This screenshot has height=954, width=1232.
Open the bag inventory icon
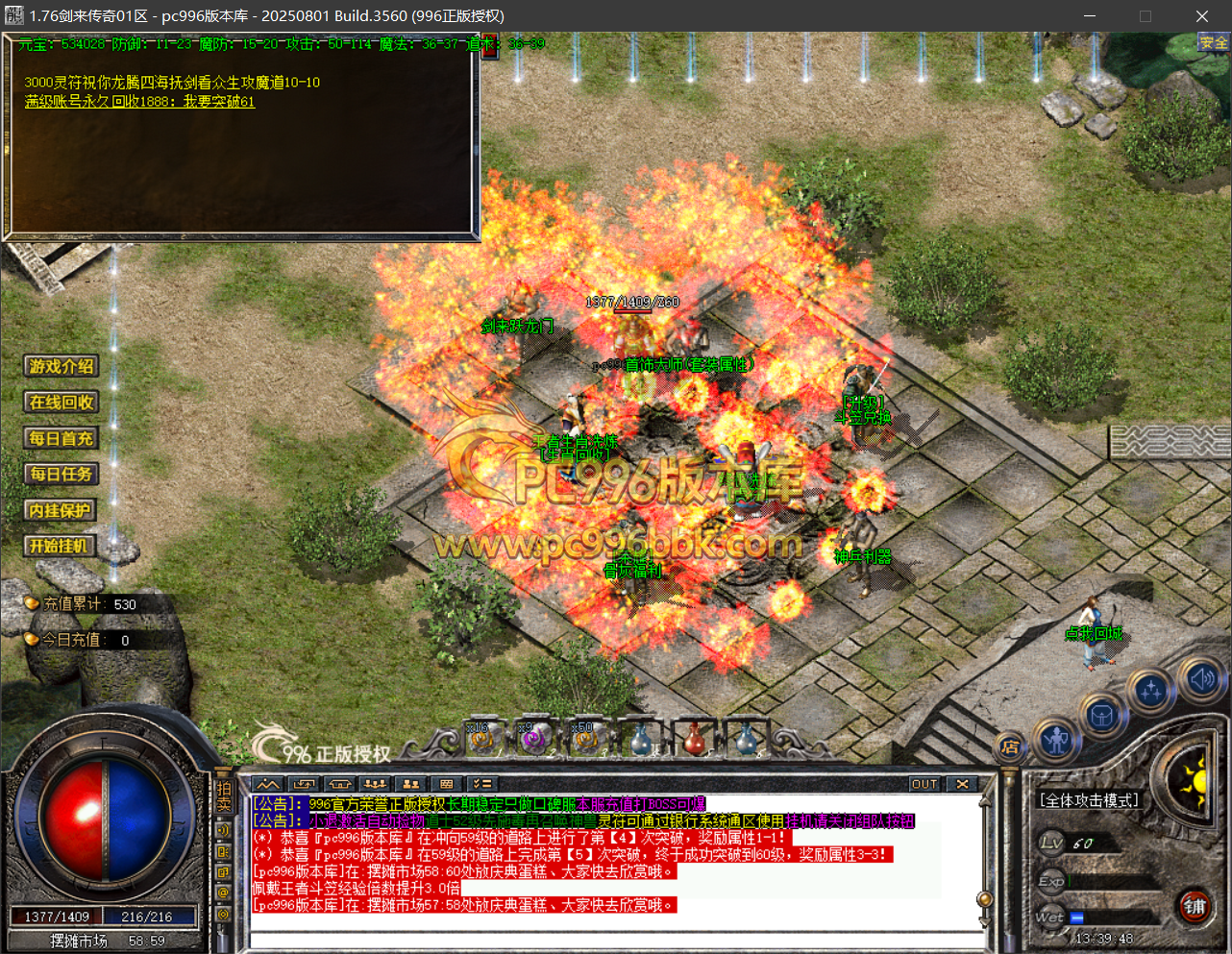[1102, 715]
